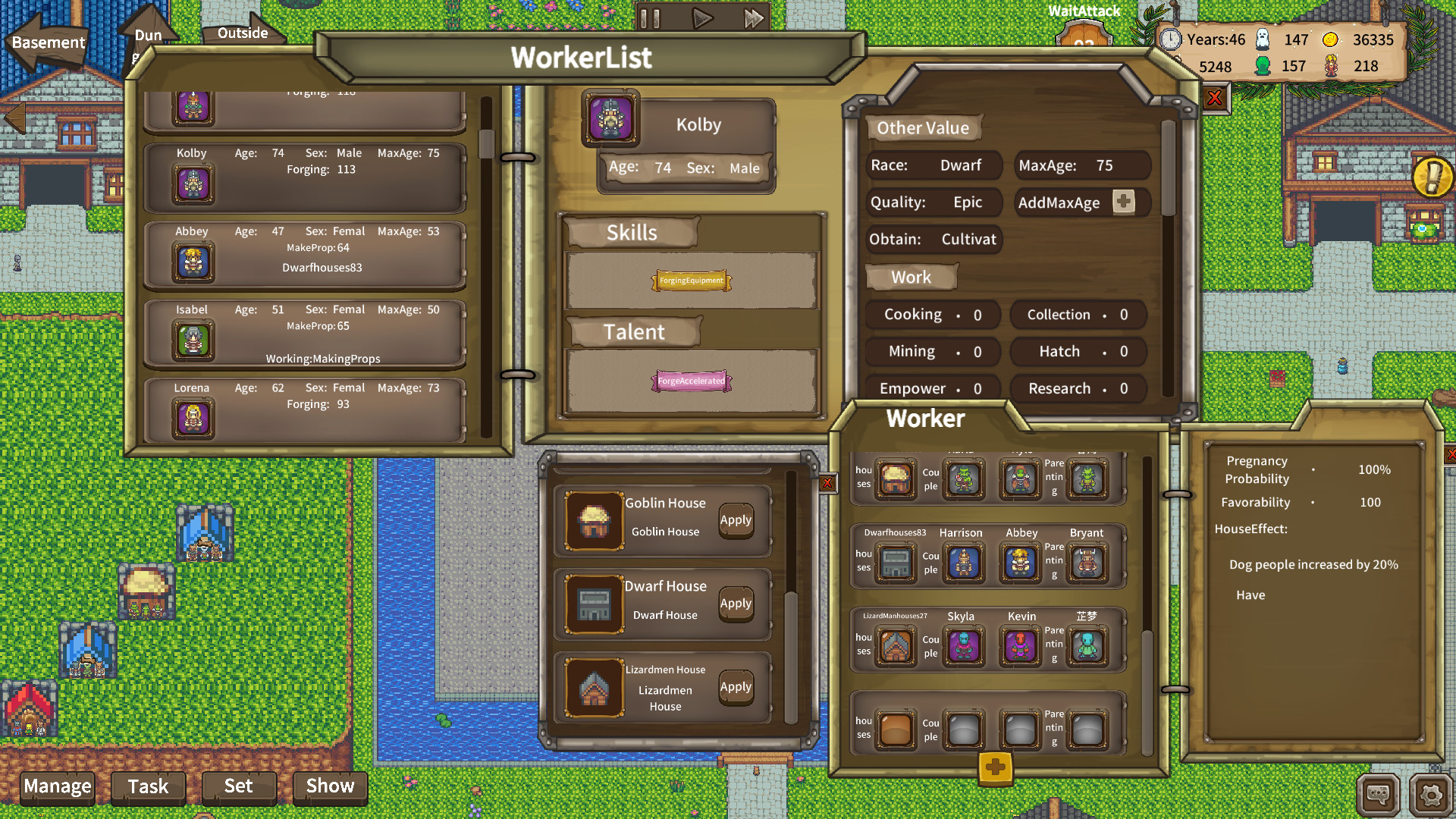Close the WorkerList window
1456x819 pixels.
click(1214, 98)
